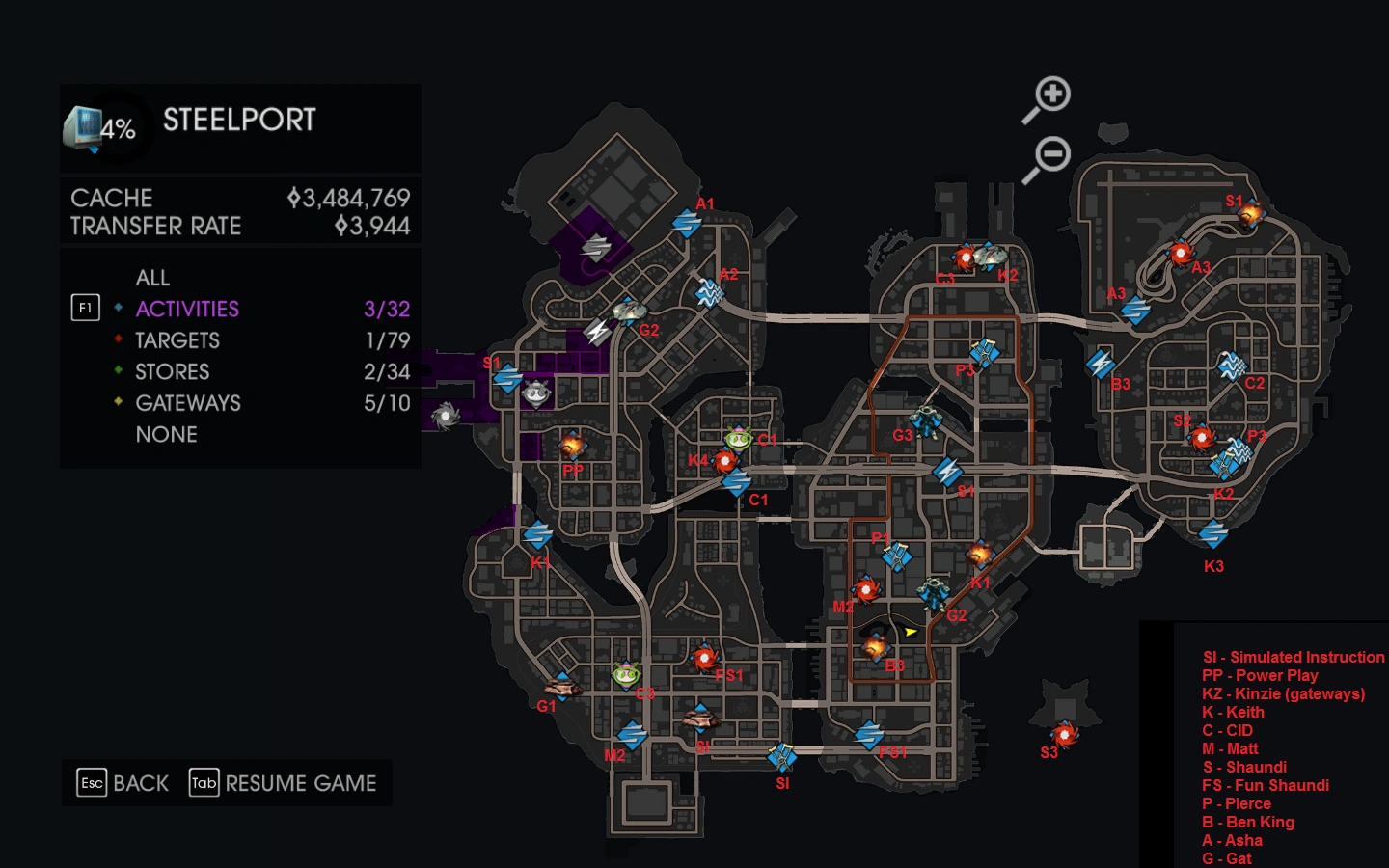
Task: Select the NONE filter entry
Action: coord(166,435)
